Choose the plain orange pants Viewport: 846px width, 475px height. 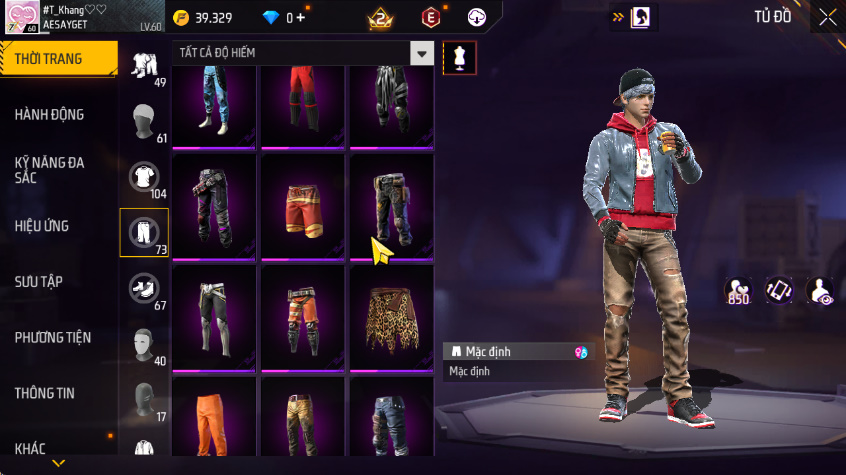(215, 420)
